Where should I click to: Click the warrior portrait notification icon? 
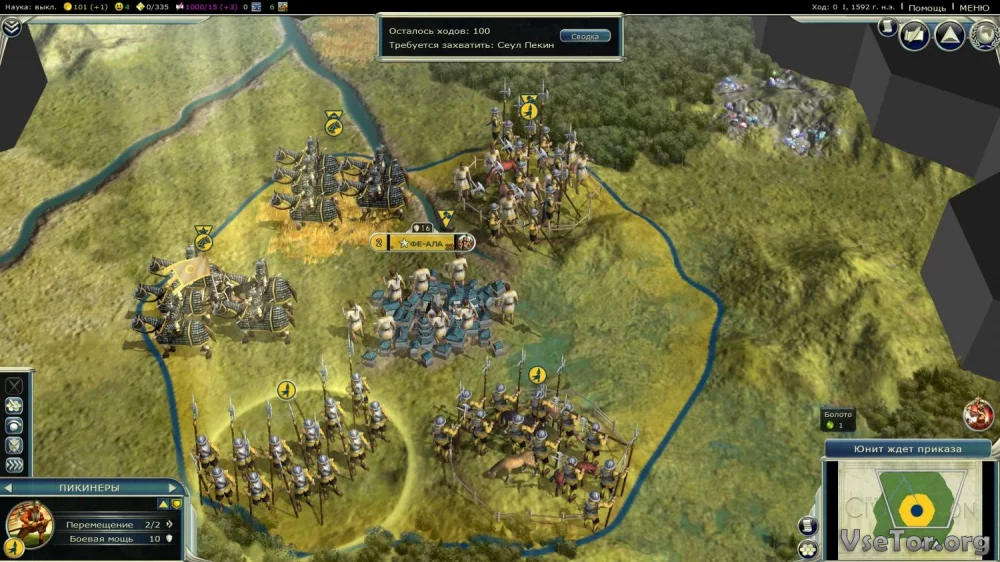tap(979, 413)
